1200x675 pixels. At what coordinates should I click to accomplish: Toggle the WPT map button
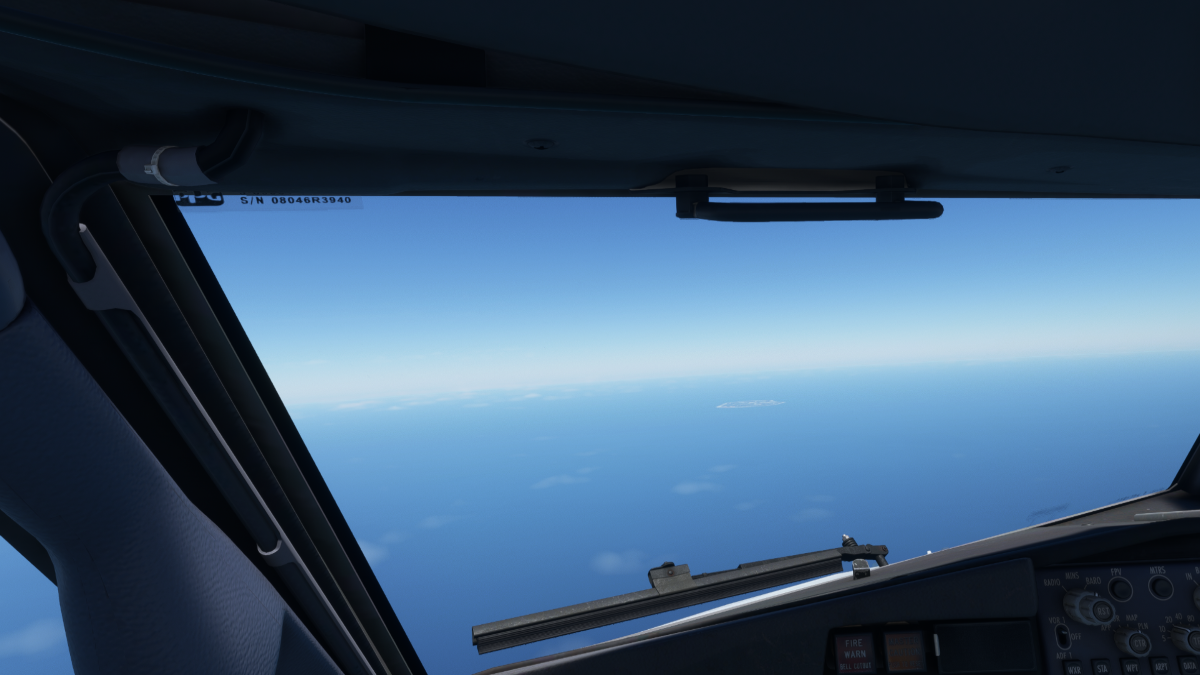point(1130,667)
